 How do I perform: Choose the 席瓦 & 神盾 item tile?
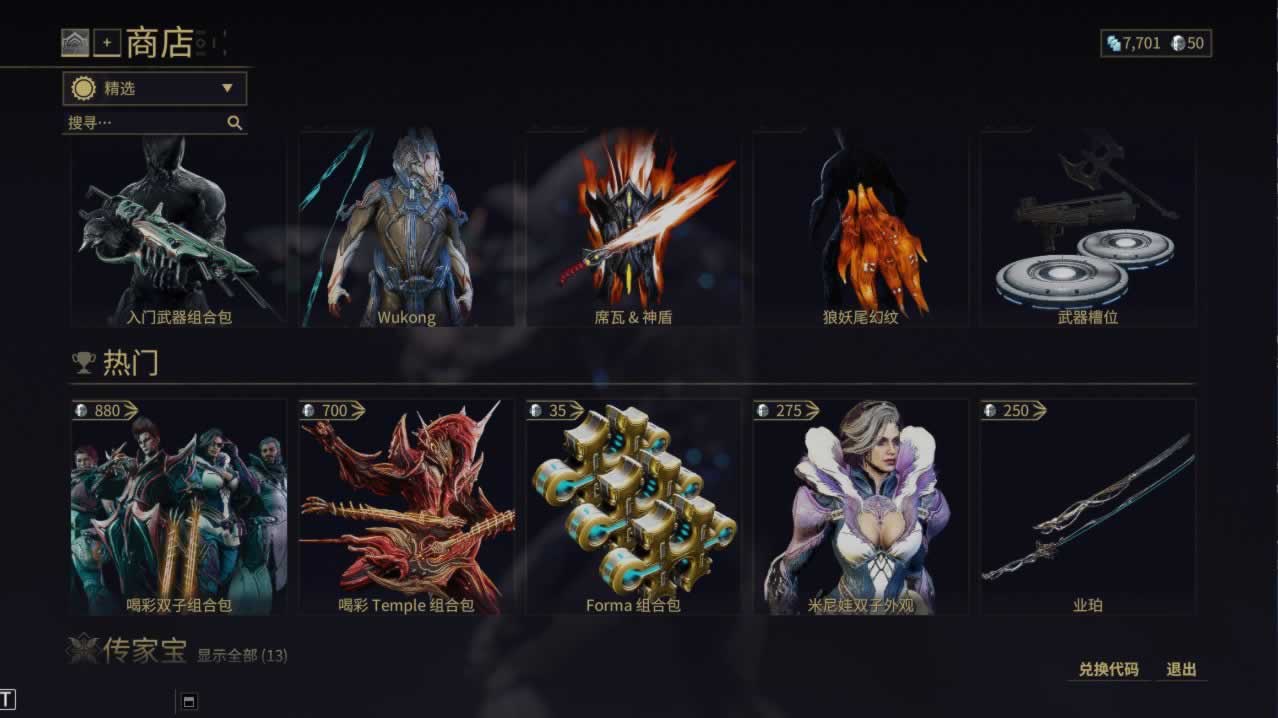point(633,232)
